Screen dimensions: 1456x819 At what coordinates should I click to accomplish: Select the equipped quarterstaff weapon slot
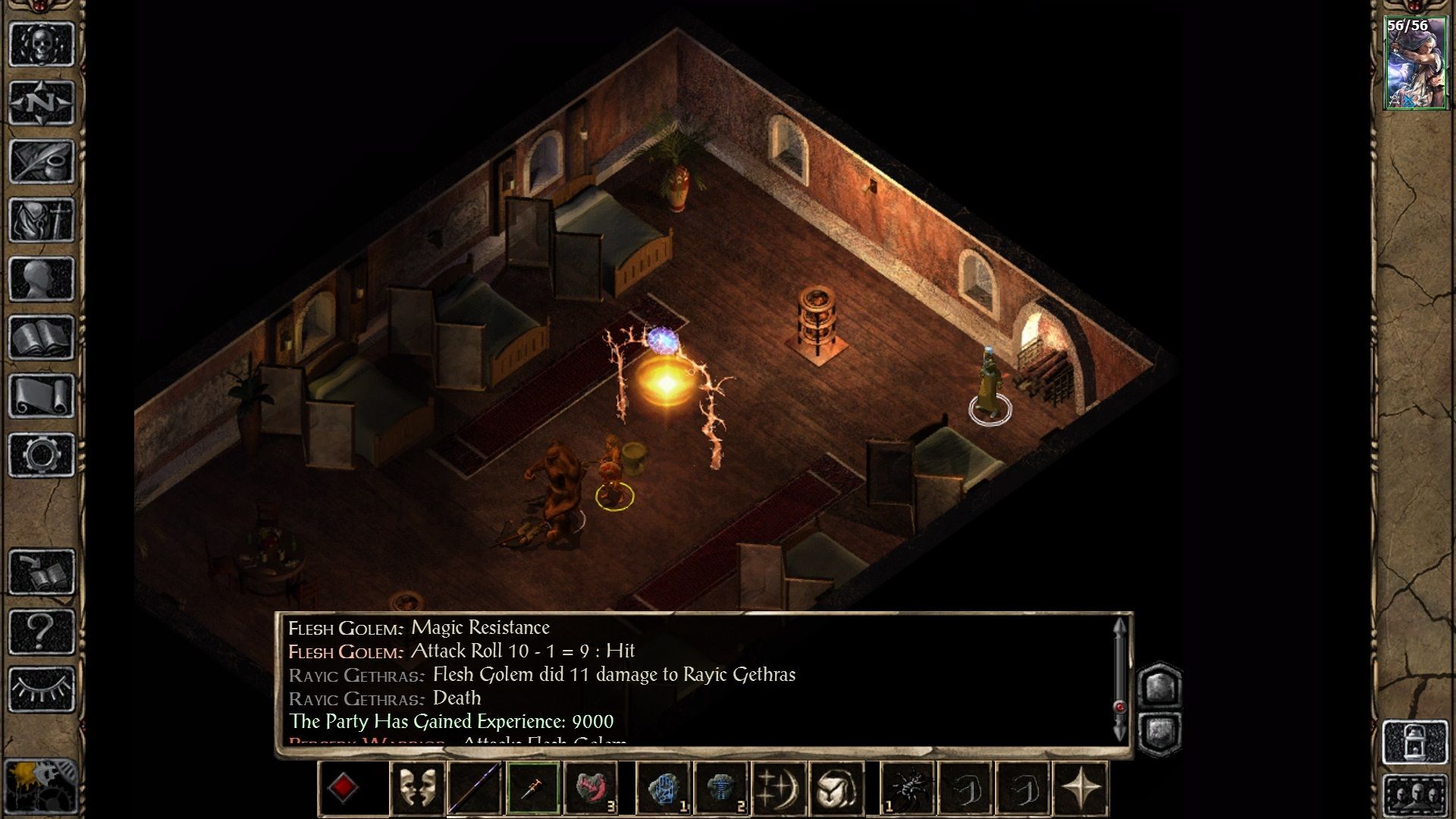tap(472, 789)
